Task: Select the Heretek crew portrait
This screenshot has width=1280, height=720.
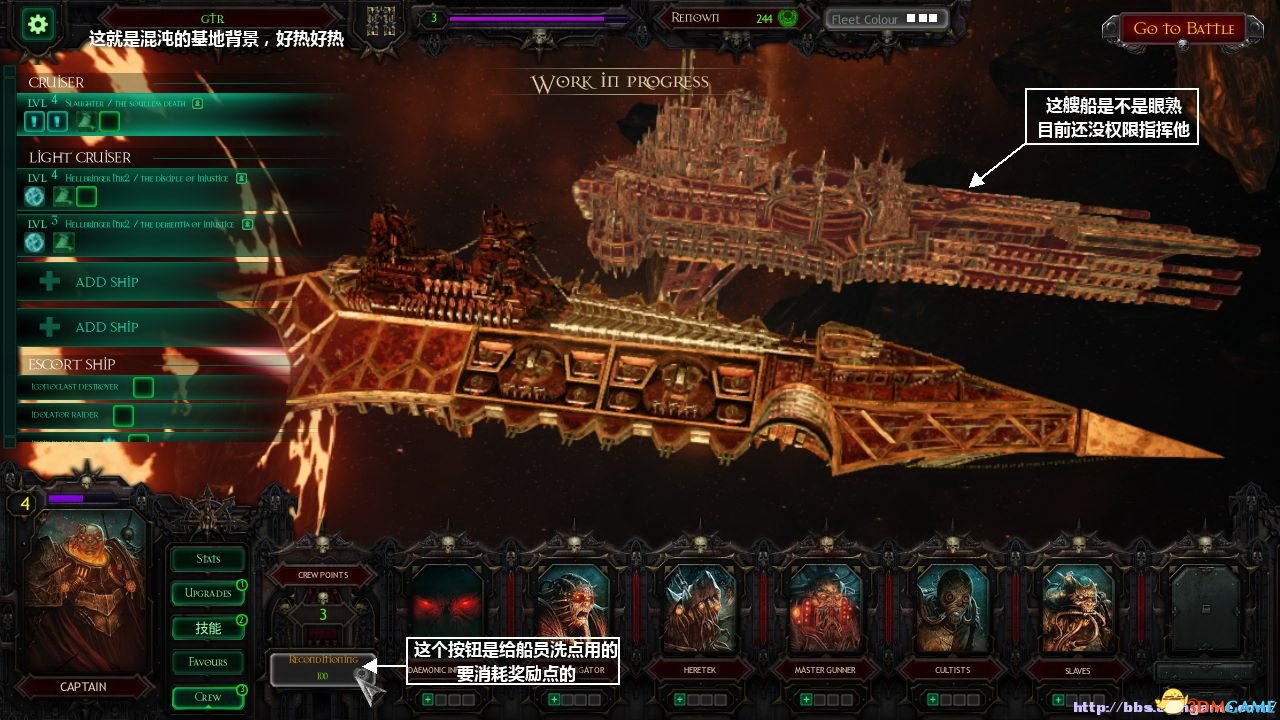Action: coord(700,609)
